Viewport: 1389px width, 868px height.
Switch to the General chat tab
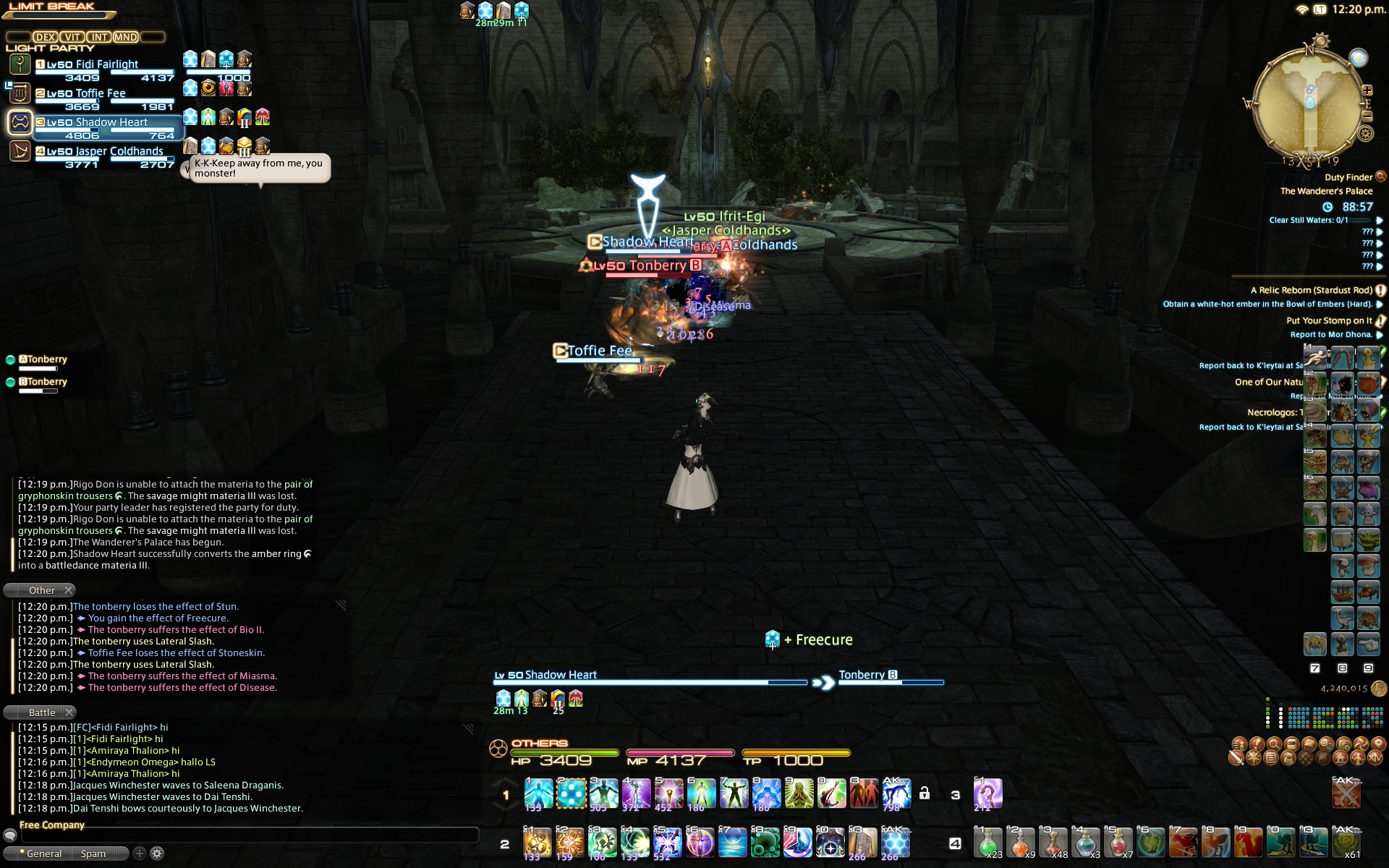pos(43,854)
